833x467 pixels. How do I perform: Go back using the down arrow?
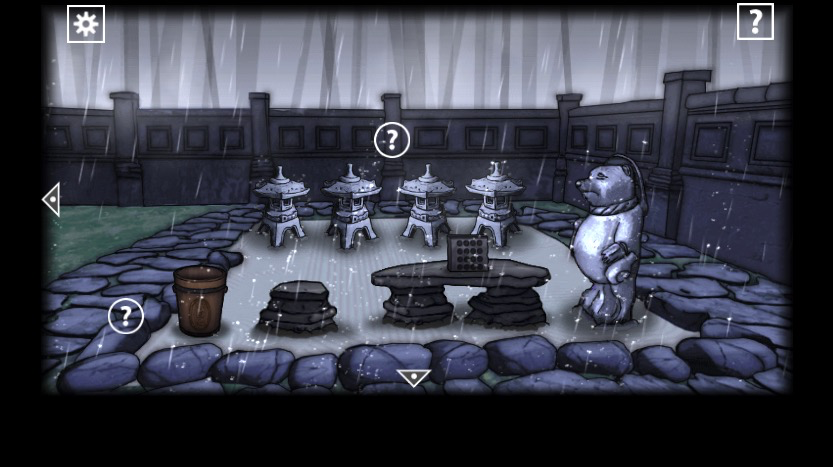(413, 378)
